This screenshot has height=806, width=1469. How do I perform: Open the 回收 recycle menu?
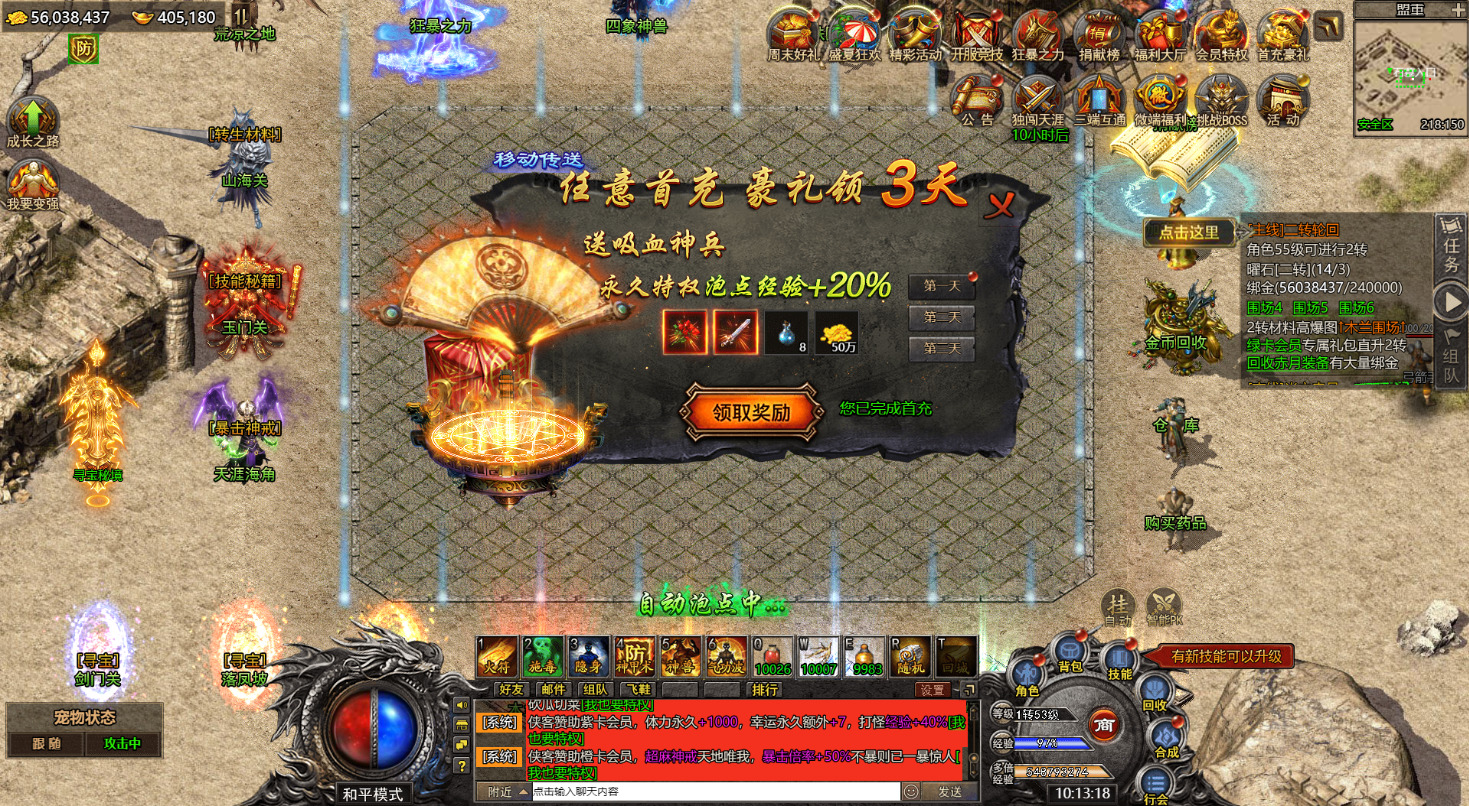point(1155,692)
